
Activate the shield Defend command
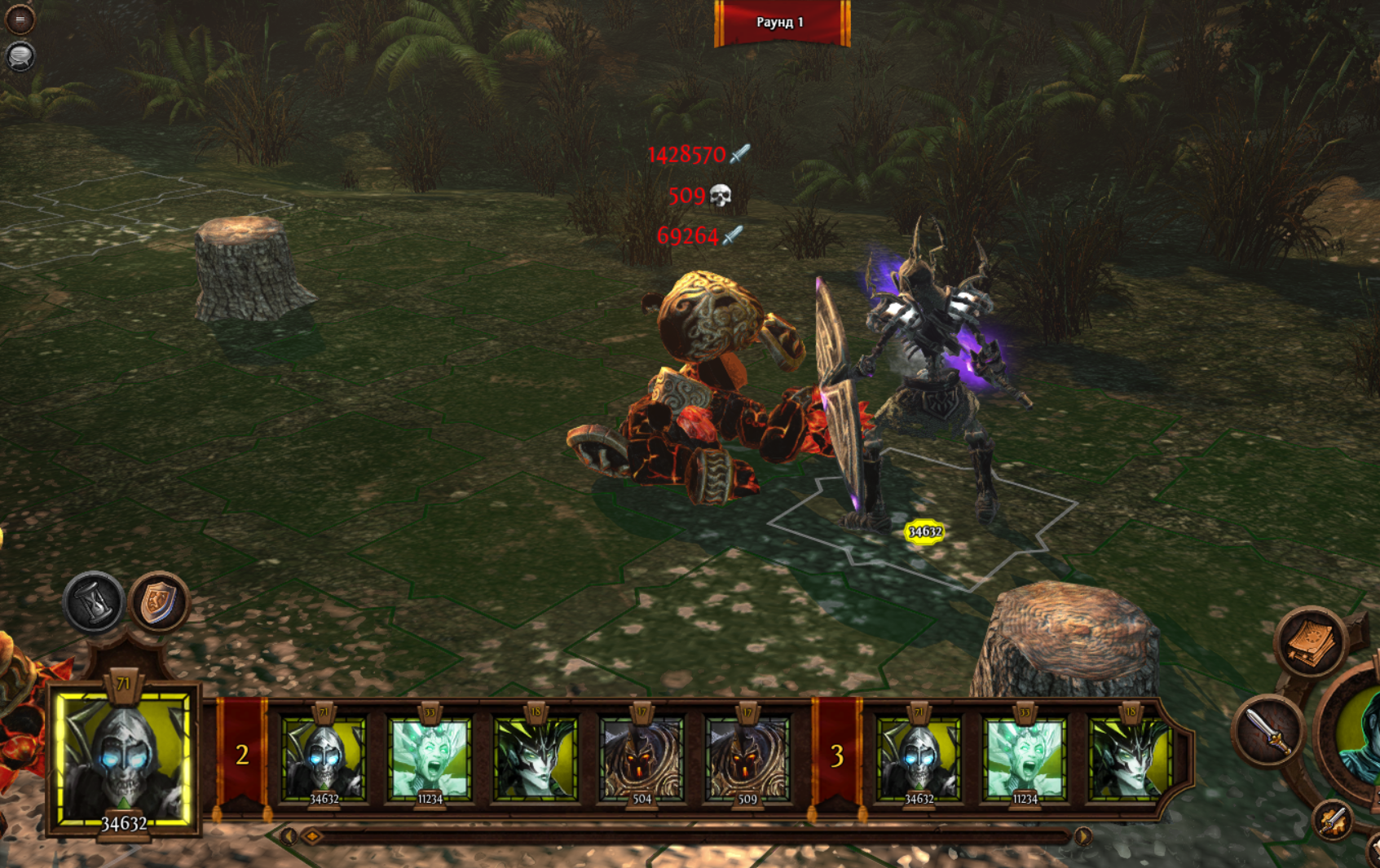point(159,602)
